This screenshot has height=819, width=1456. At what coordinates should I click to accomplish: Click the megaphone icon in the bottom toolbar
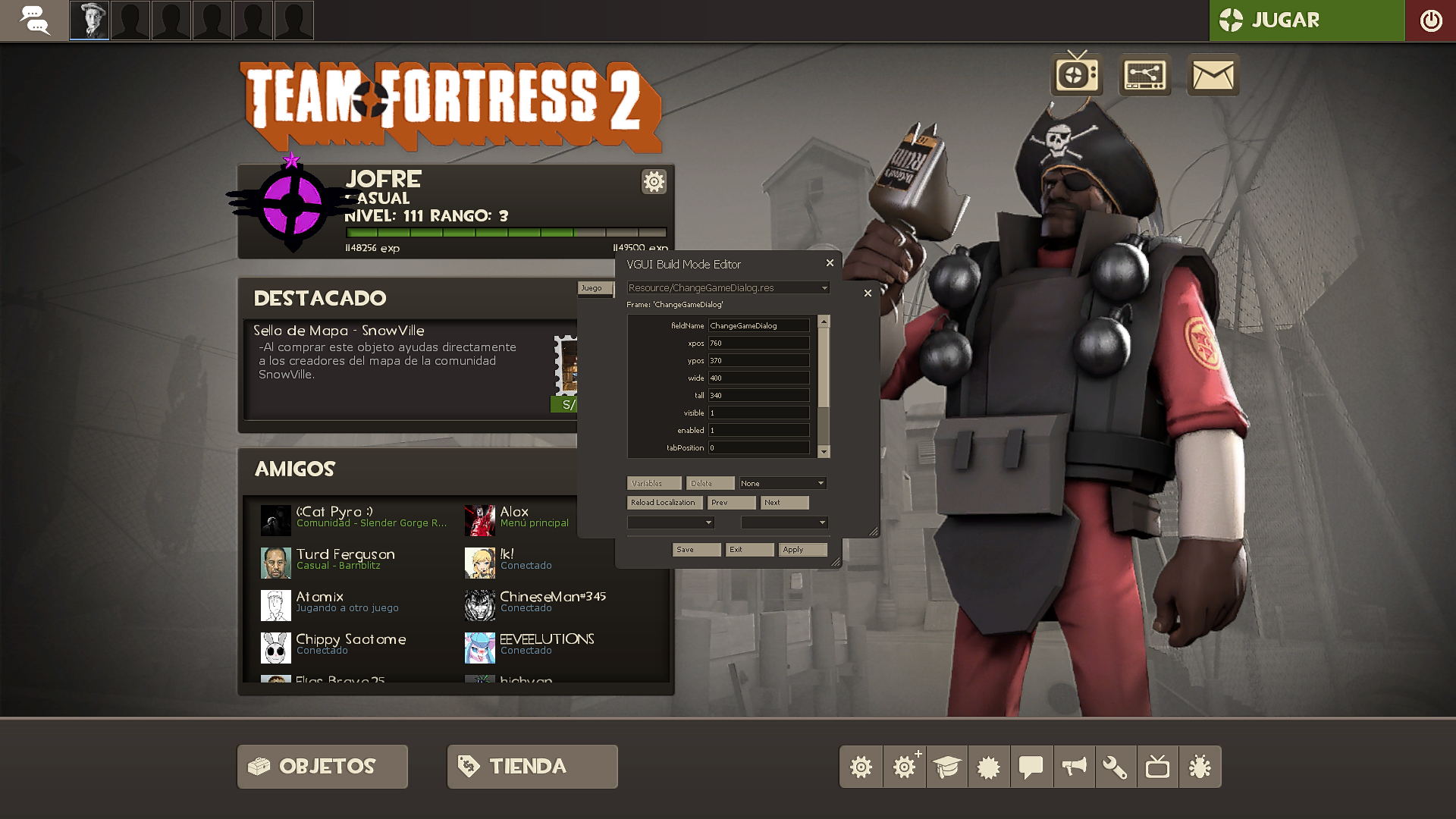click(x=1074, y=767)
